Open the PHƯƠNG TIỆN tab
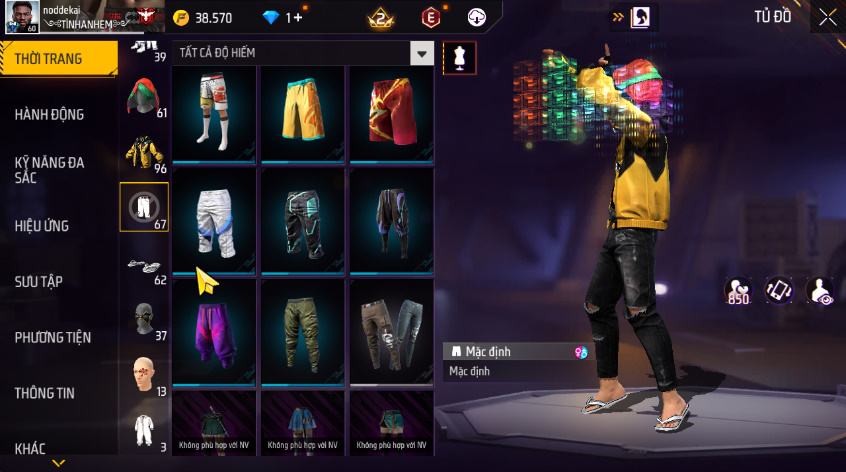 tap(50, 338)
